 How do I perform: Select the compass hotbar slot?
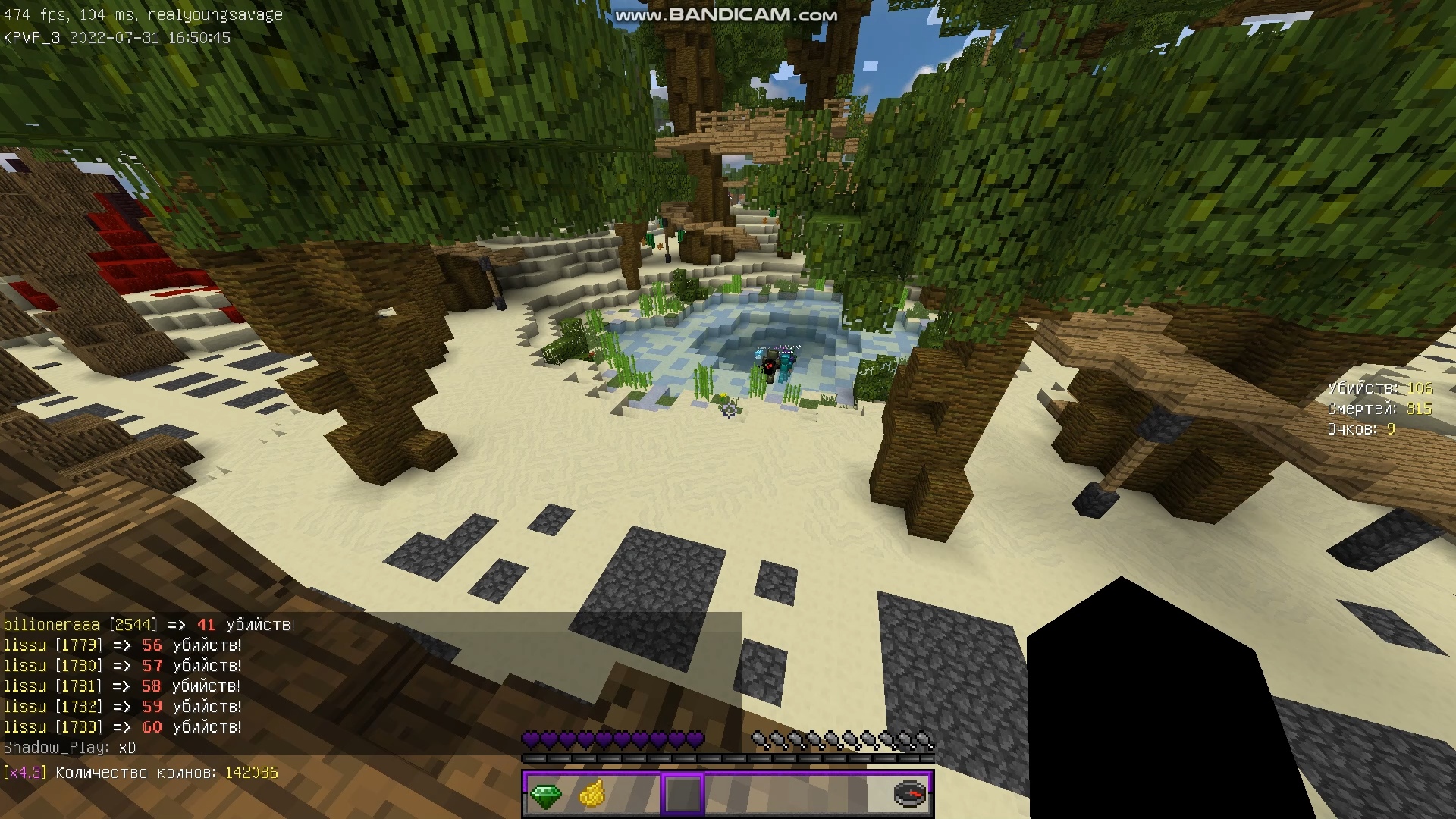pos(909,794)
